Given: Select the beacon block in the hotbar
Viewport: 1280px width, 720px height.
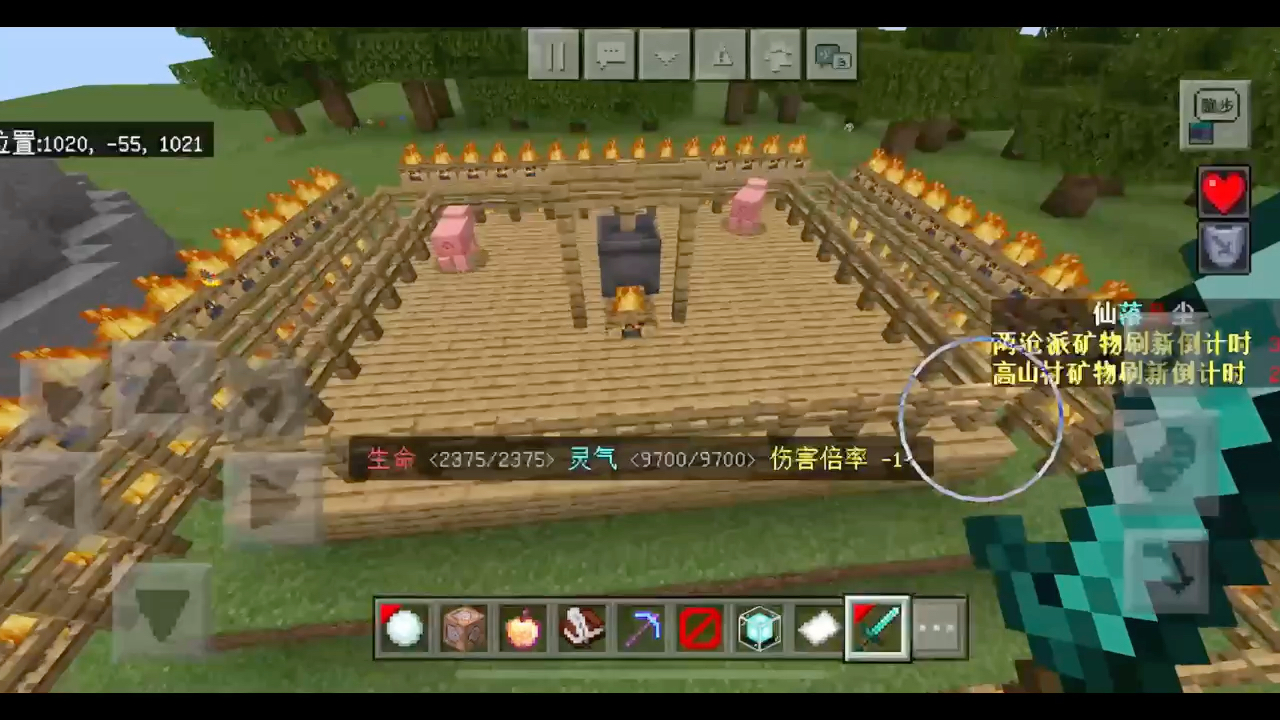Looking at the screenshot, I should click(759, 627).
